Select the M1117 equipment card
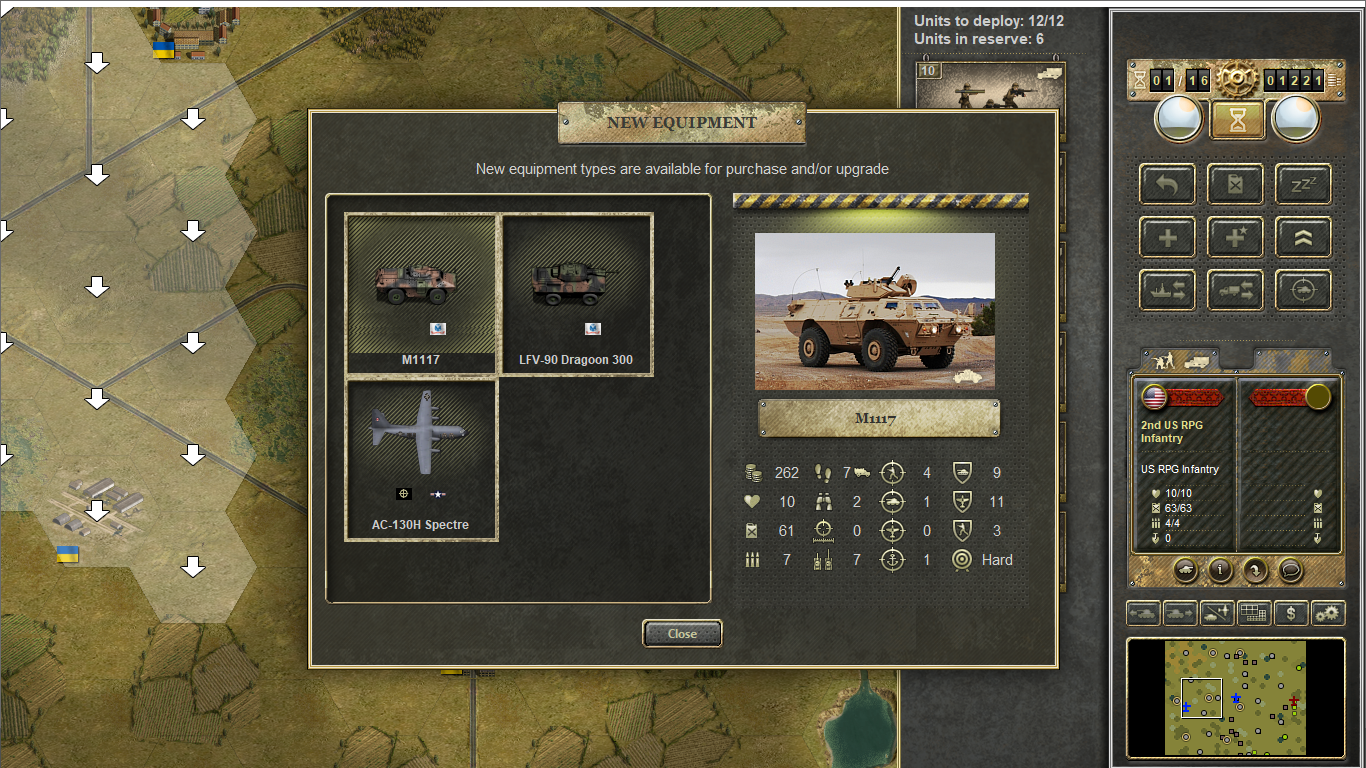Image resolution: width=1366 pixels, height=768 pixels. [421, 294]
